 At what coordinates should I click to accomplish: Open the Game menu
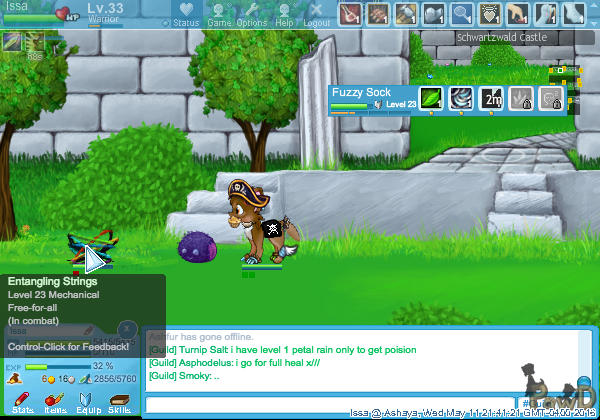219,14
